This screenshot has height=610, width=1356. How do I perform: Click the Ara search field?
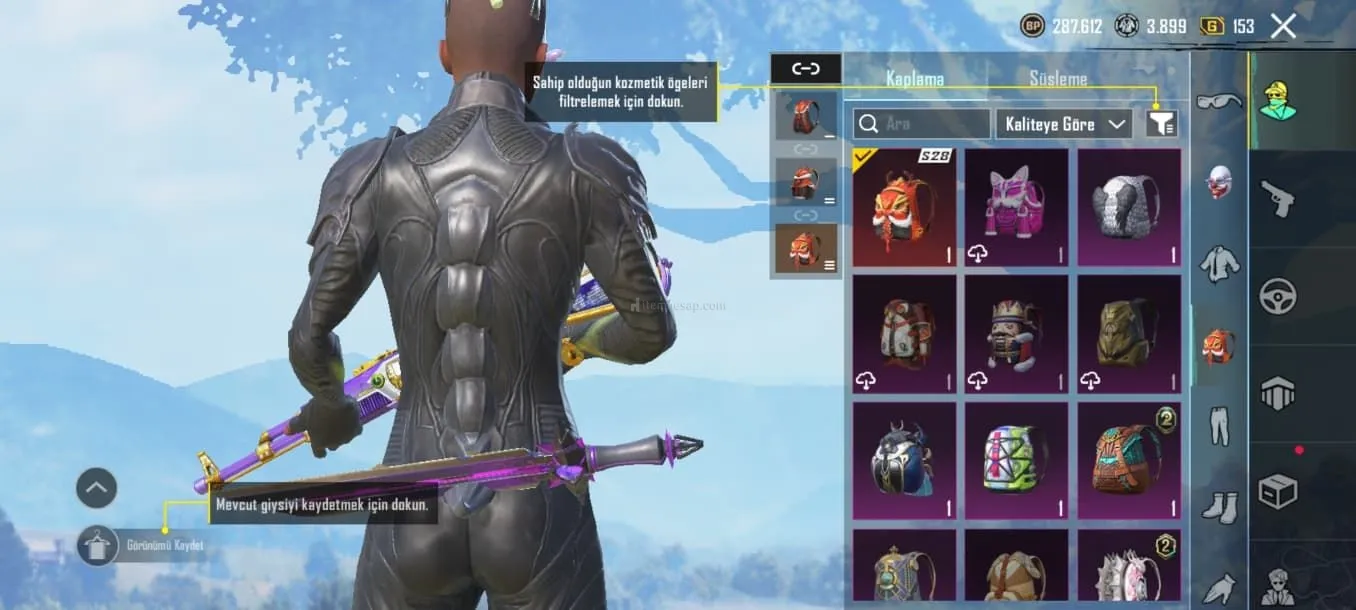click(921, 124)
